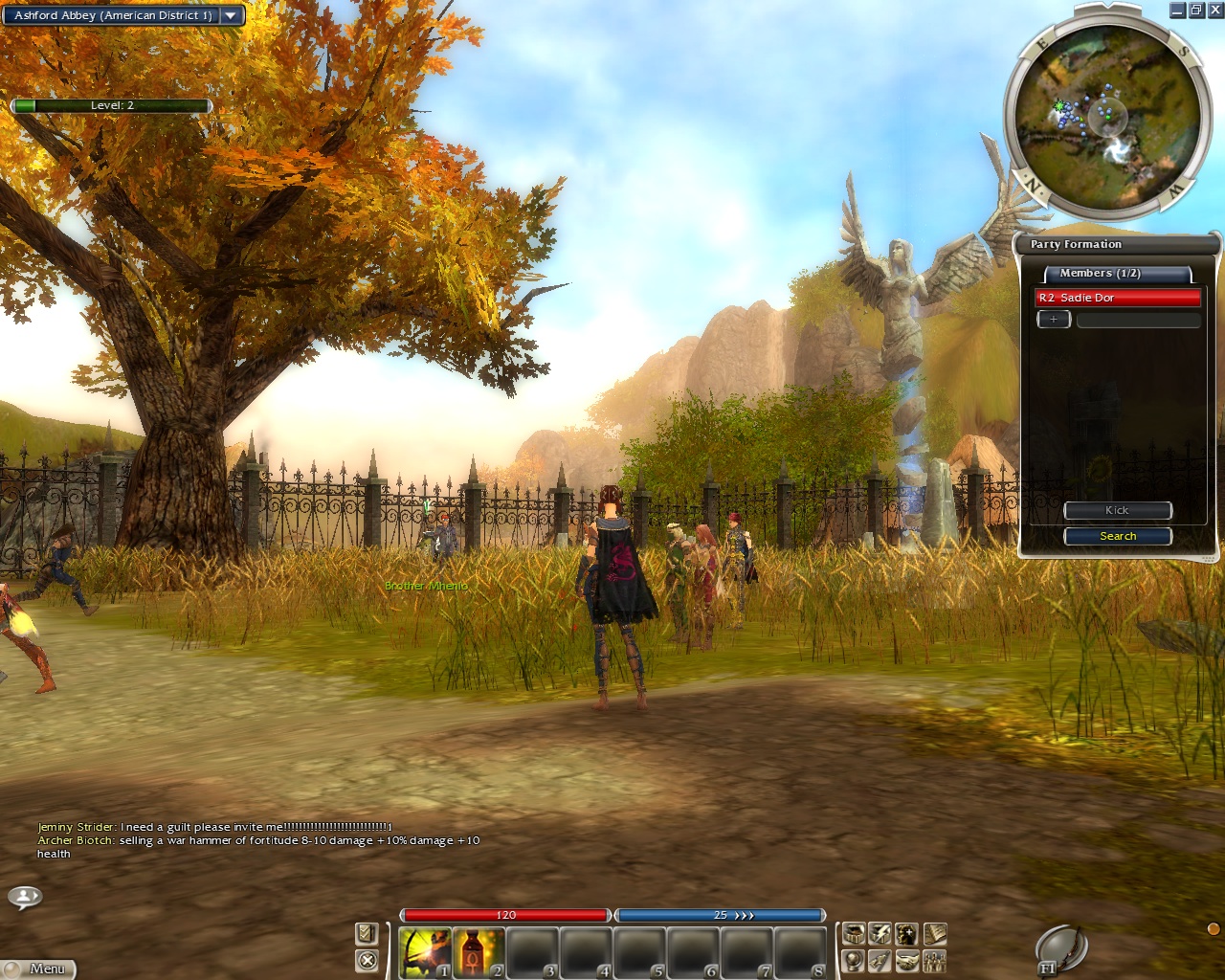The image size is (1225, 980).
Task: Activate the archer bow skill in slot 1
Action: click(424, 951)
